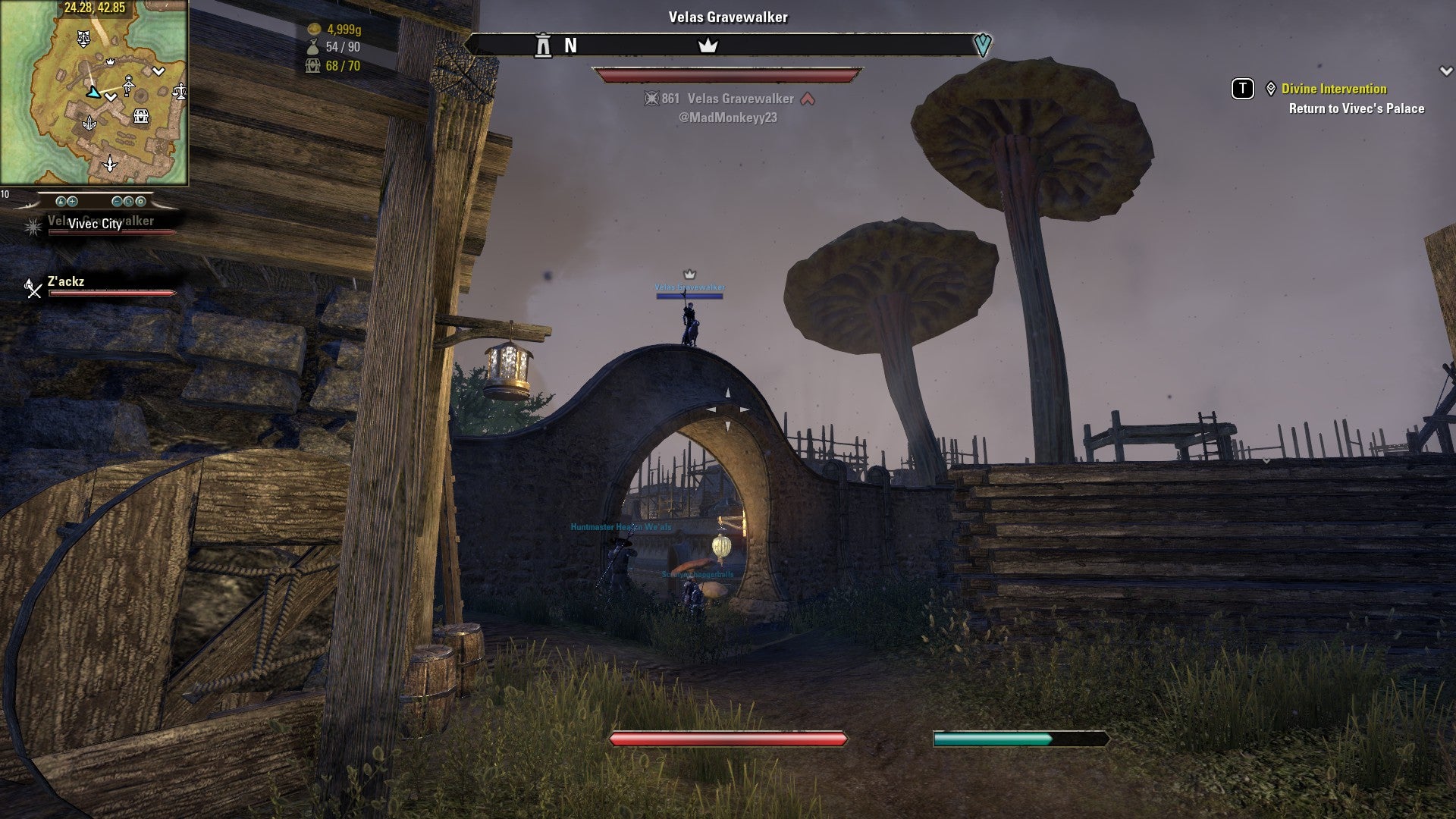
Task: Select the wayshrine icon on the compass
Action: 543,45
